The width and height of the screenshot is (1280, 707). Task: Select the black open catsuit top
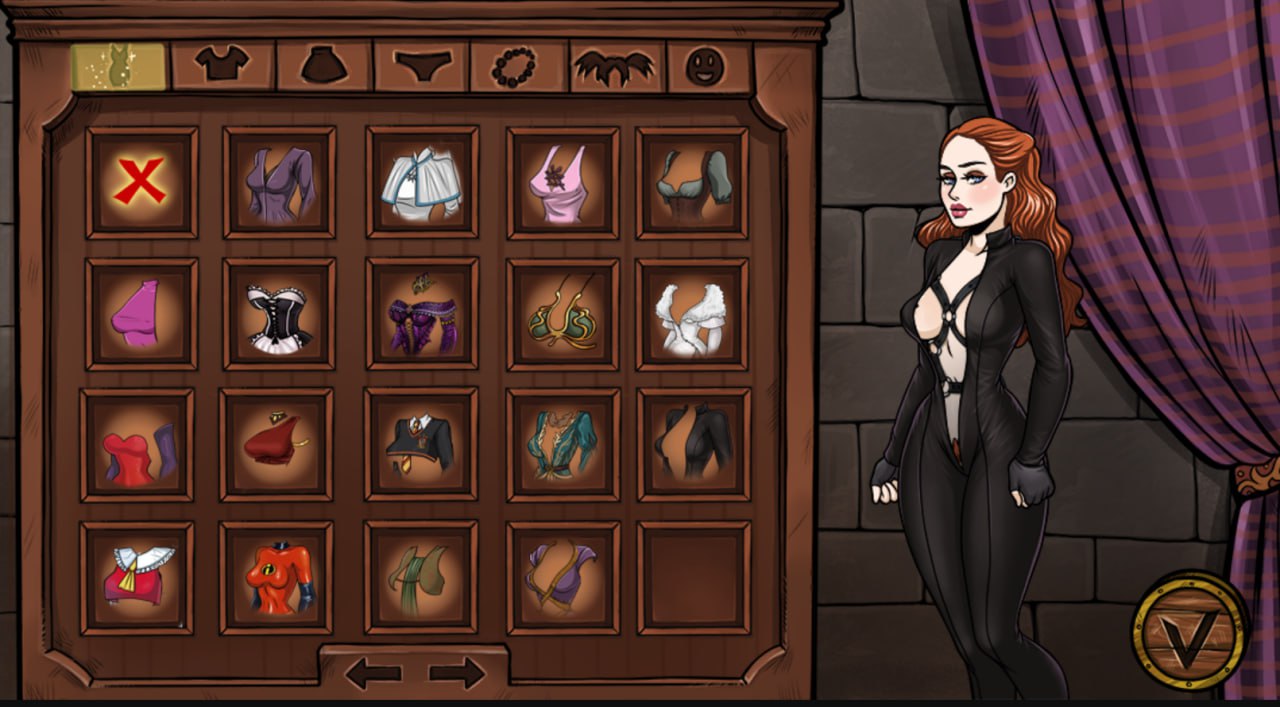click(693, 444)
